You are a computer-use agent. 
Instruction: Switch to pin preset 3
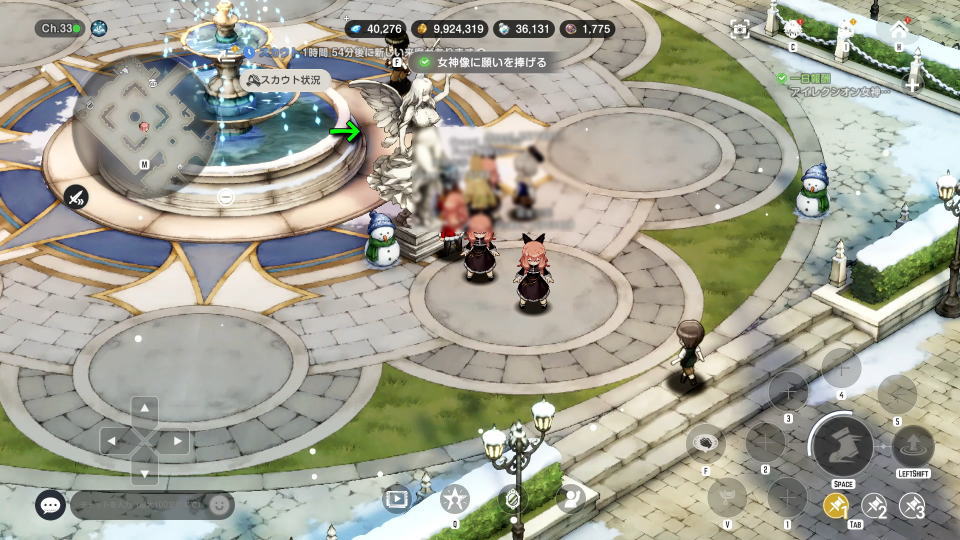911,507
